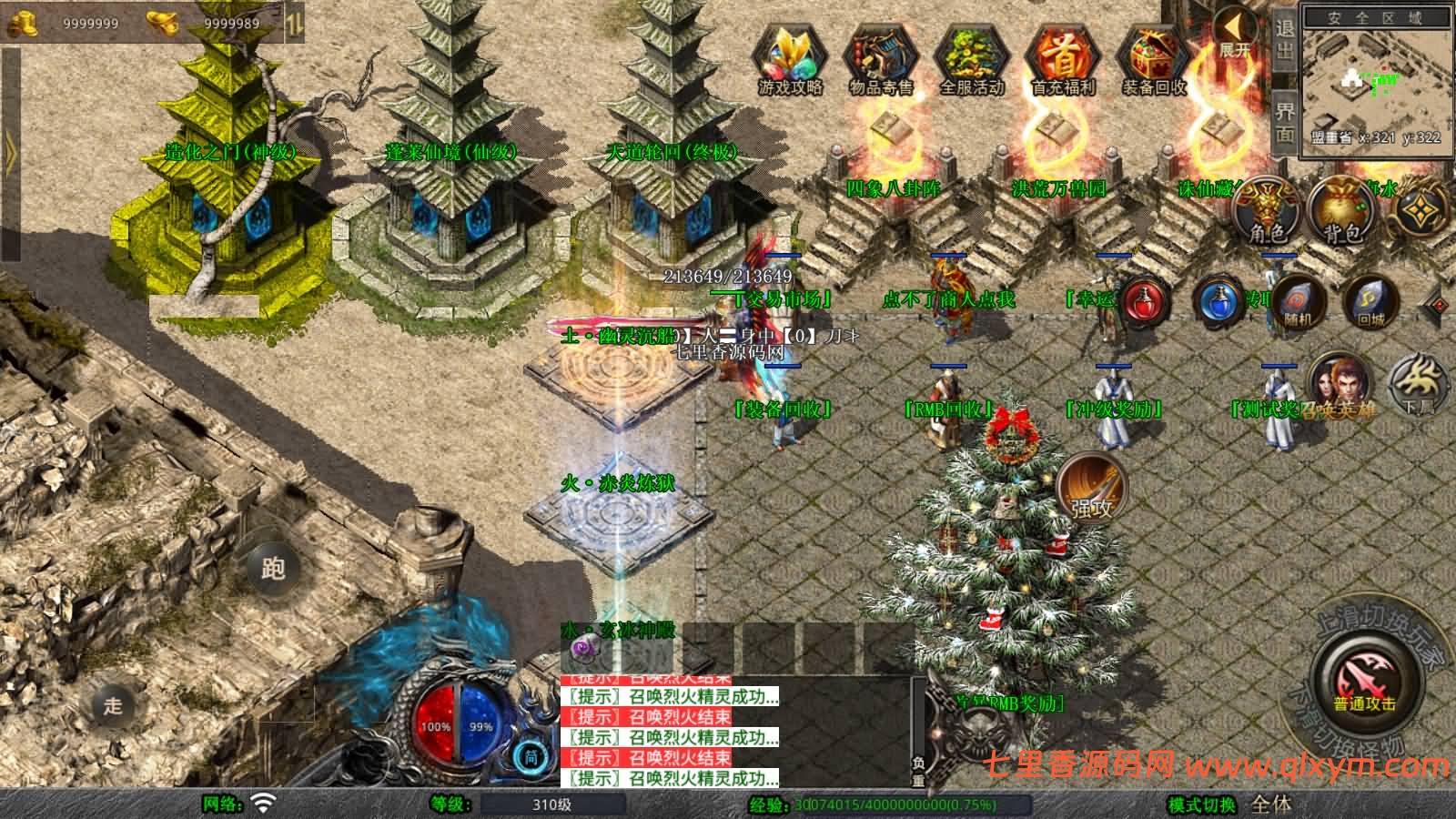The width and height of the screenshot is (1456, 819).
Task: Toggle the 界面 interface button
Action: point(1284,122)
